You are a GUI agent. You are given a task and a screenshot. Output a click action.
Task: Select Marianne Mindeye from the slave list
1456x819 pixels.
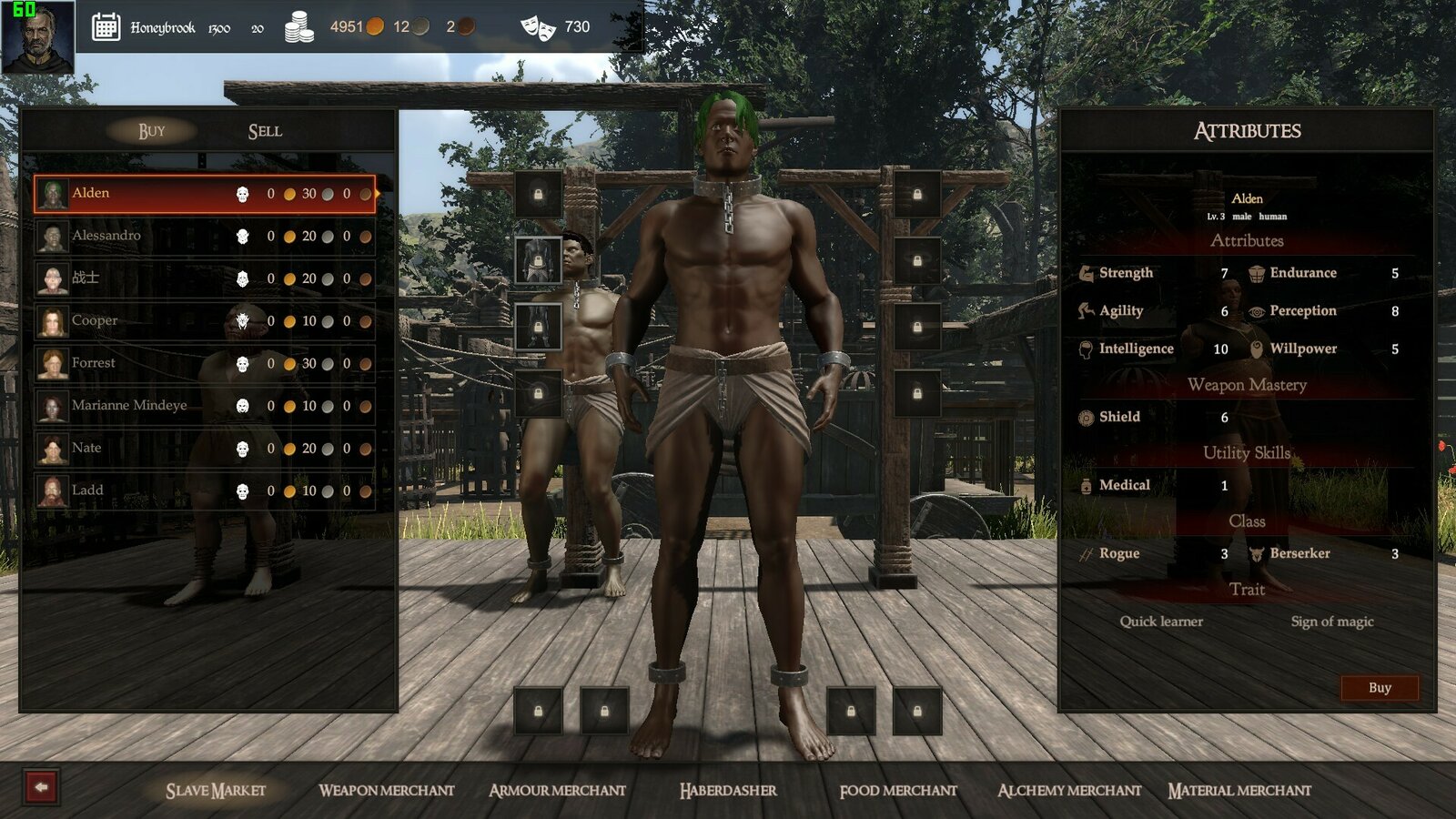pyautogui.click(x=128, y=405)
